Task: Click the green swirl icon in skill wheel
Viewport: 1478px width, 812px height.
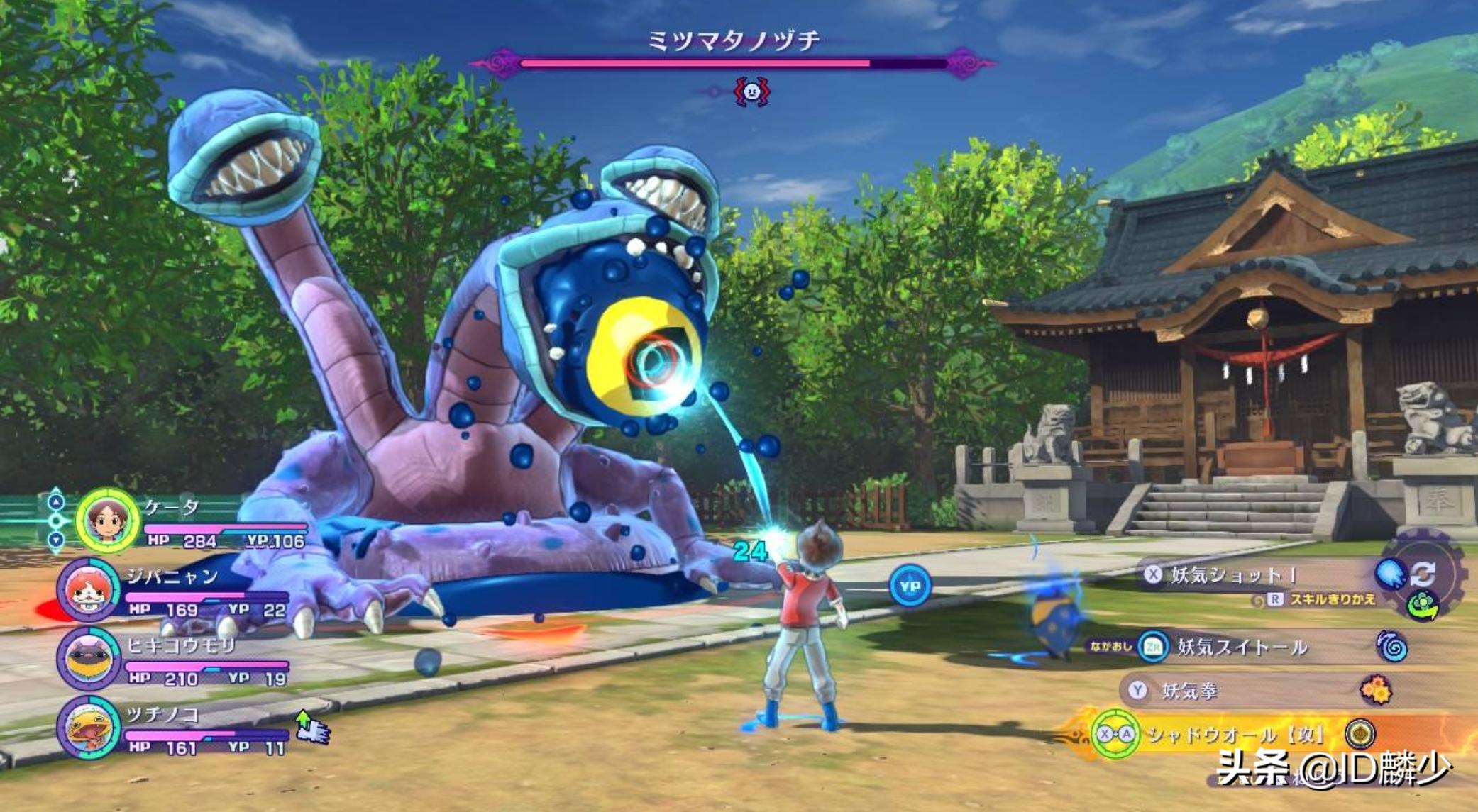Action: [x=1422, y=605]
